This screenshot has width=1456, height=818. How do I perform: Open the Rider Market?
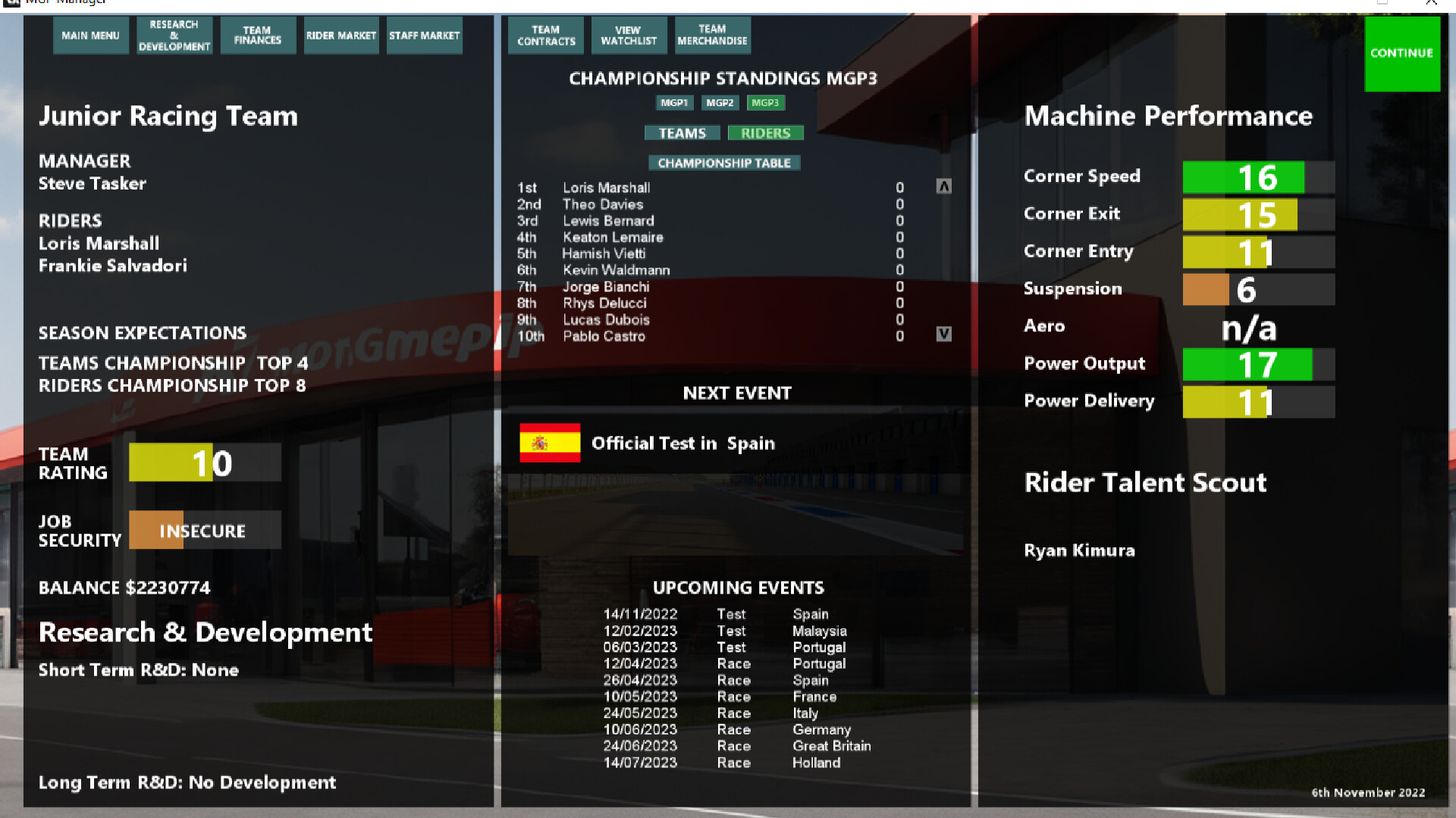341,35
